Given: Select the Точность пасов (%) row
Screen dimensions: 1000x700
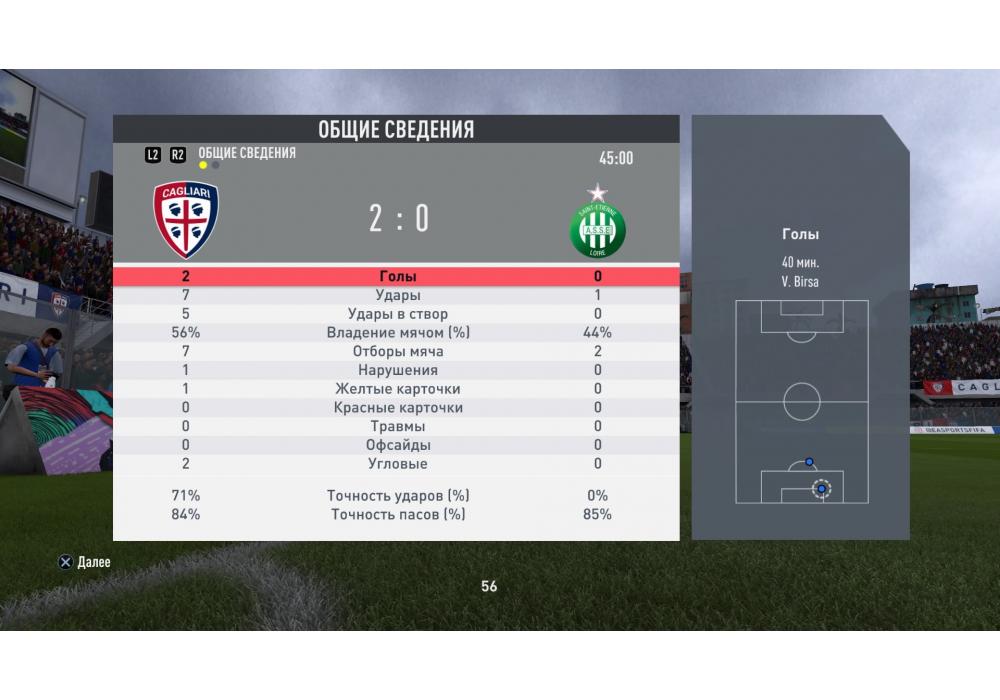Looking at the screenshot, I should pyautogui.click(x=397, y=515).
